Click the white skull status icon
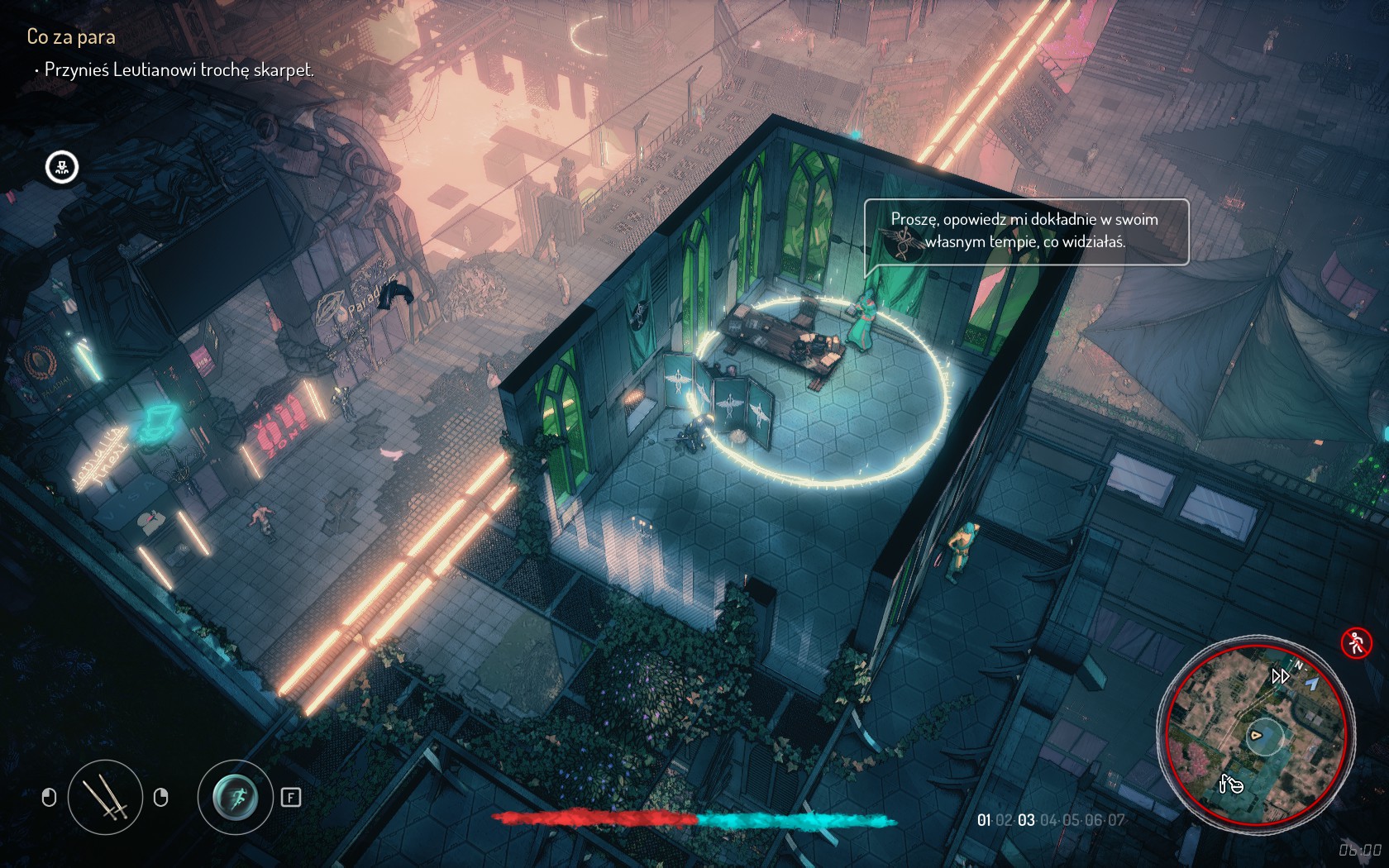Viewport: 1389px width, 868px height. tap(62, 168)
